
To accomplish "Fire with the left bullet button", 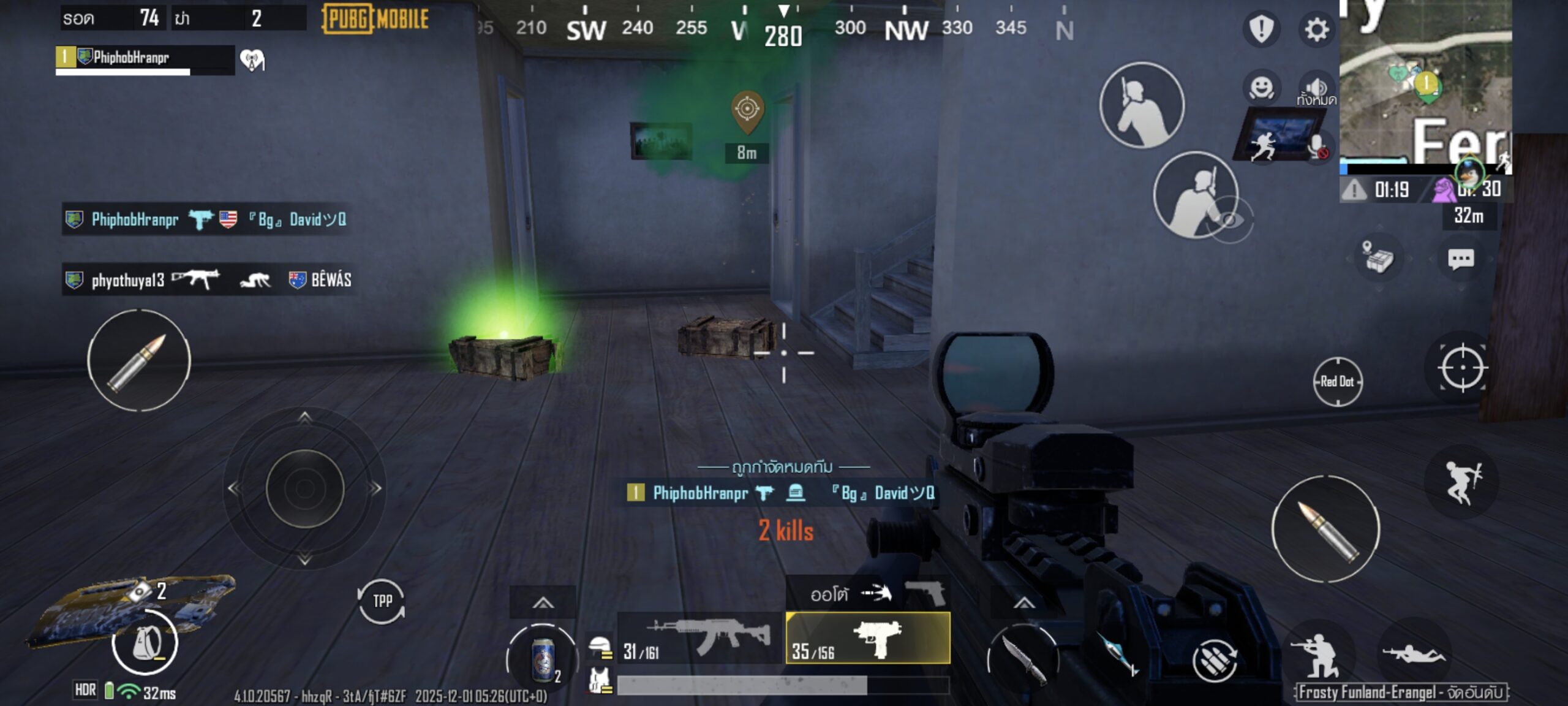I will coord(139,360).
